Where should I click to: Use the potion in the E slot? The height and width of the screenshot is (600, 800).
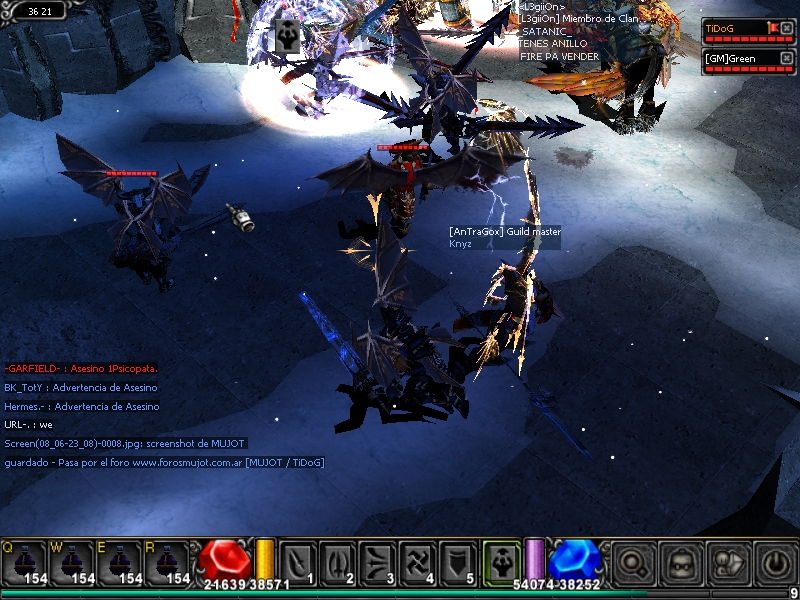[120, 562]
